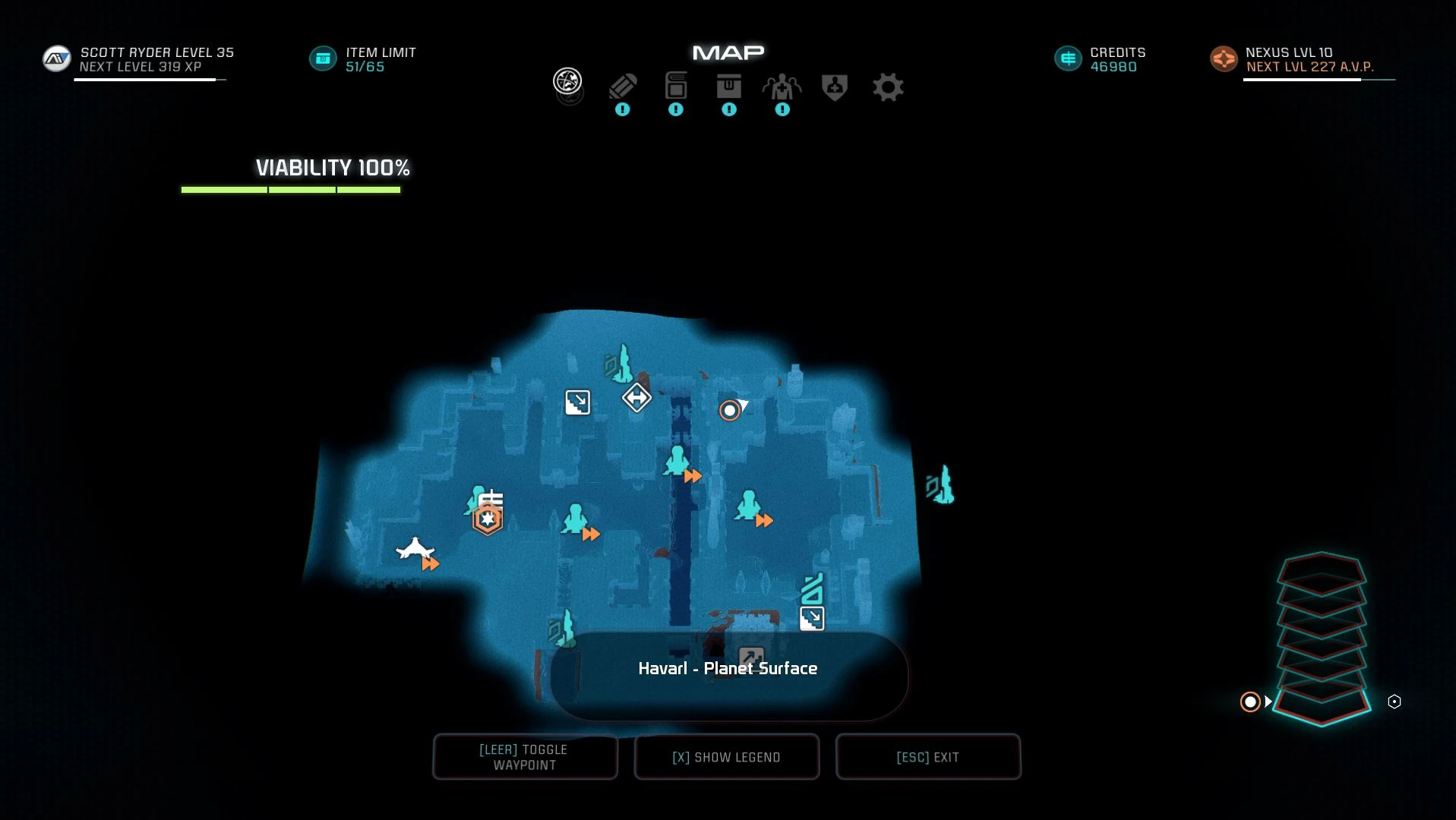The image size is (1456, 820).
Task: Click the diamond marker with double arrow
Action: tap(636, 397)
